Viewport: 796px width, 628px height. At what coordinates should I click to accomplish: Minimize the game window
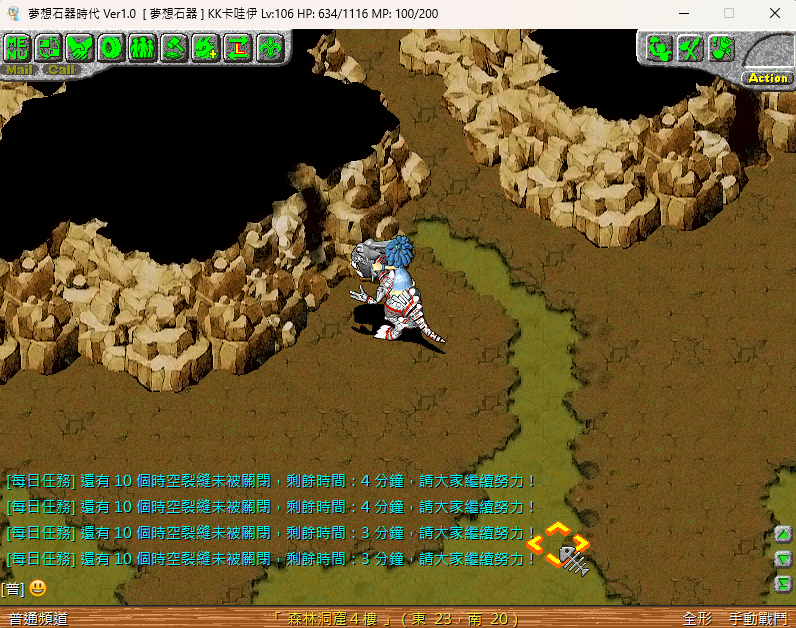[684, 13]
